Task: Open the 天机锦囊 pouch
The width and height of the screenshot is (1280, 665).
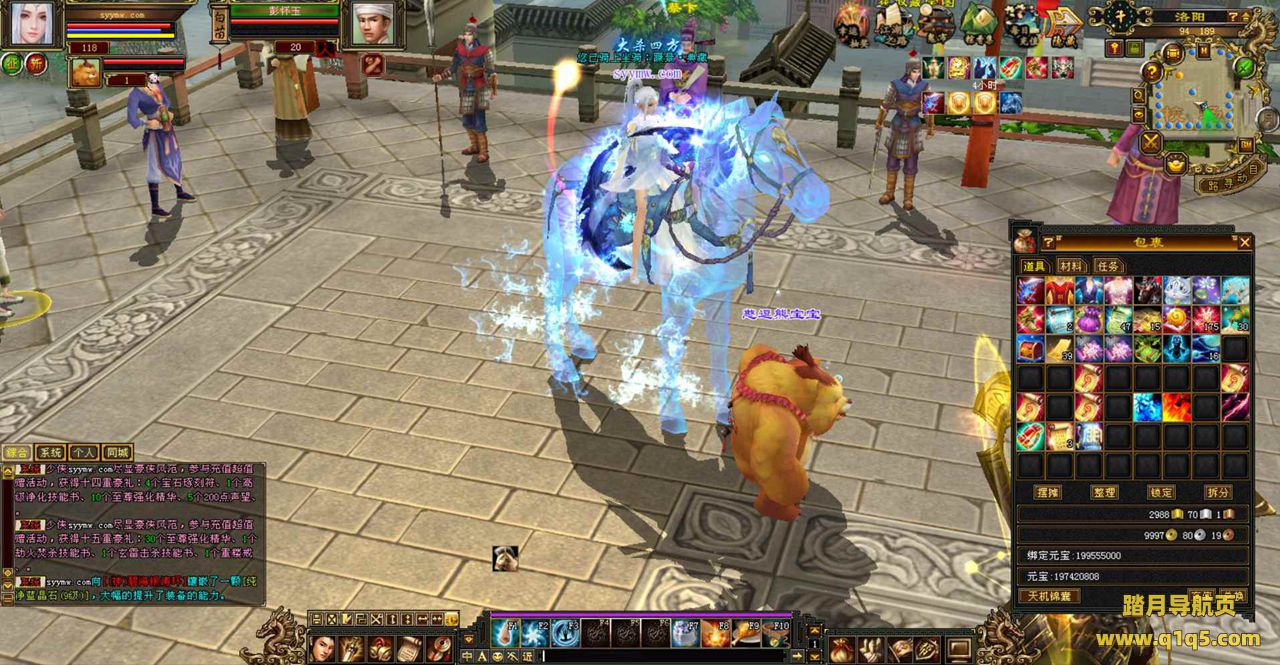Action: pos(1048,596)
